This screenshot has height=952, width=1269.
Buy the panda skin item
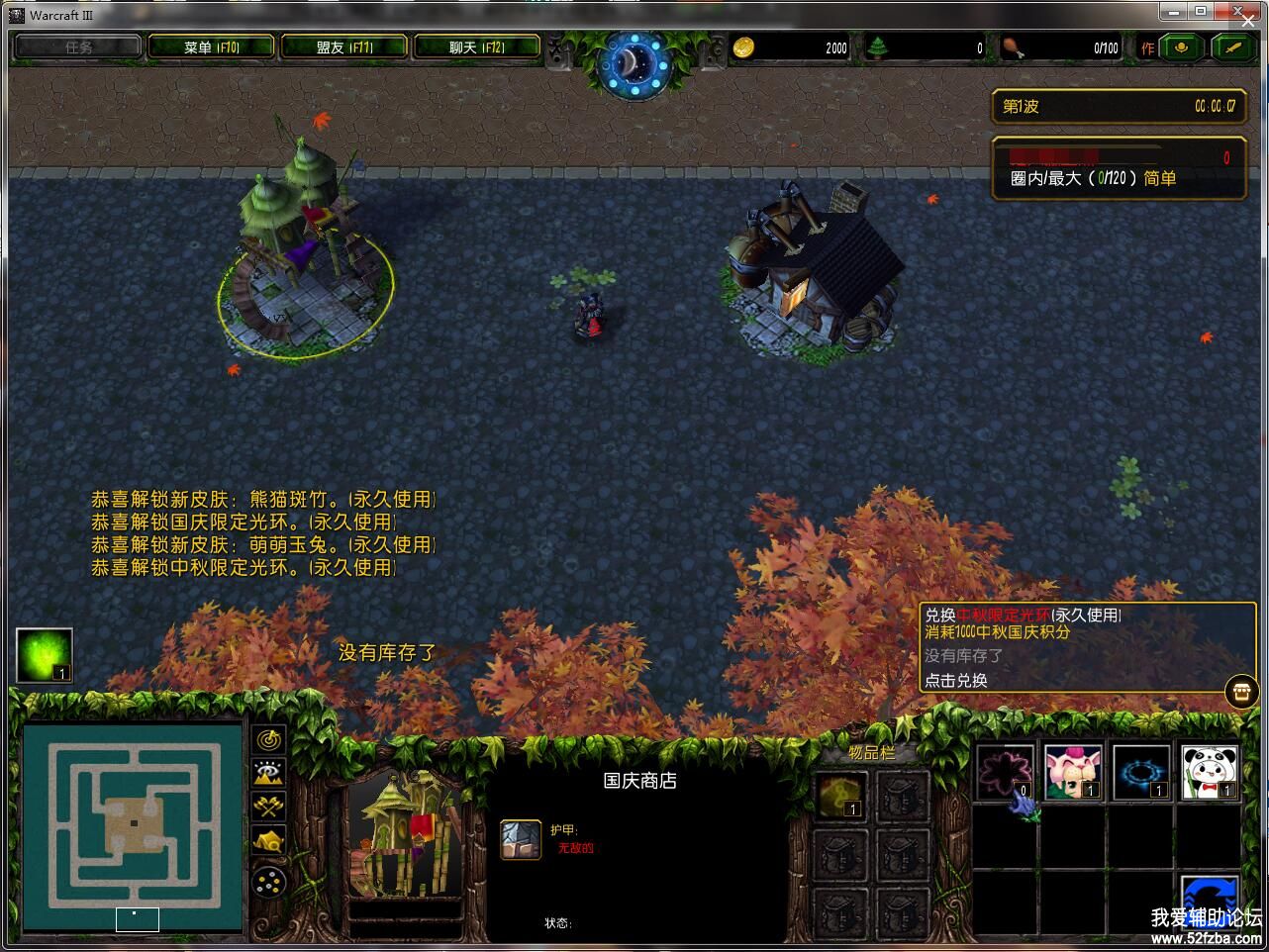[1209, 772]
